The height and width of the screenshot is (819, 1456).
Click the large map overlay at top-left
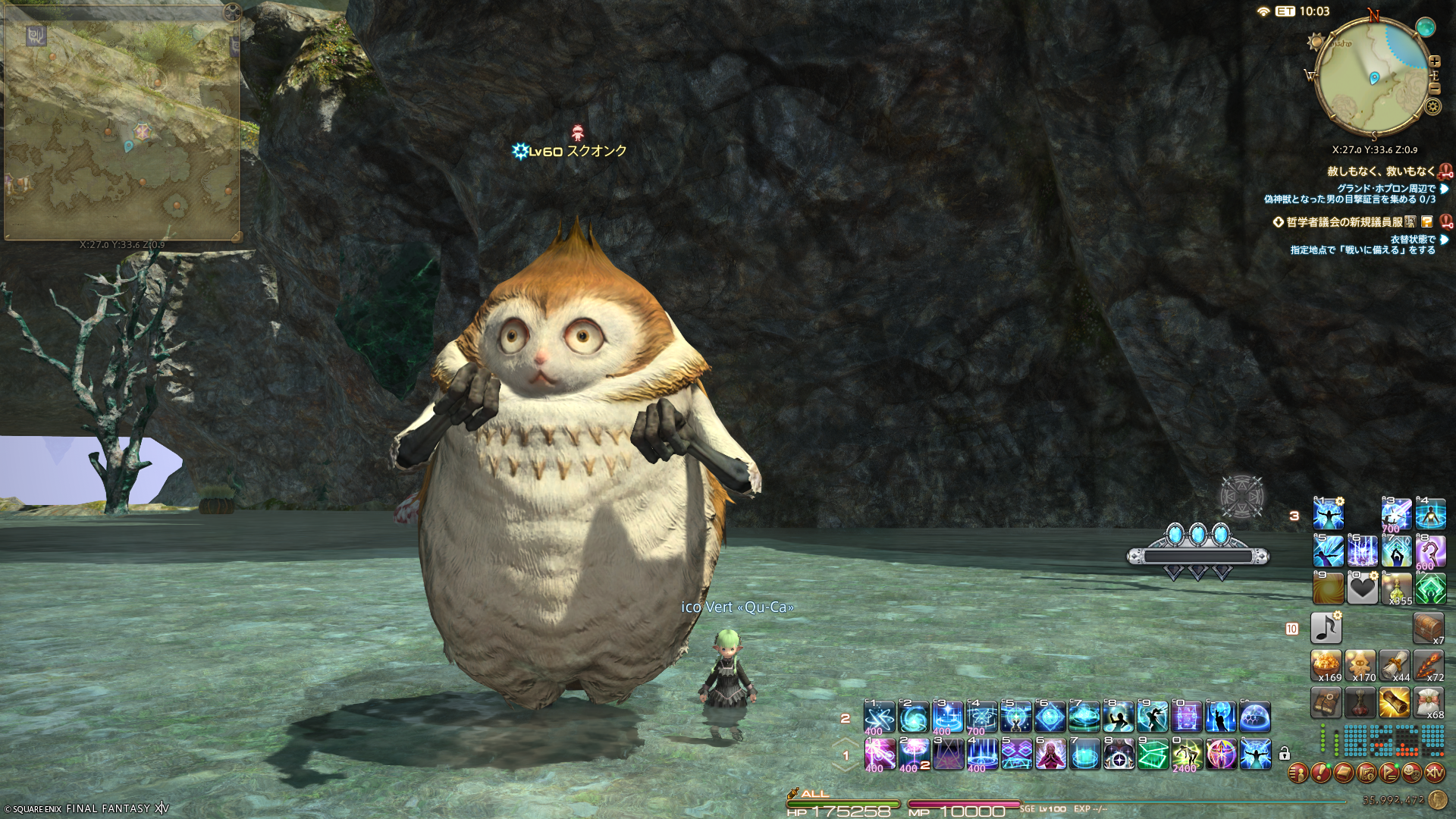point(121,125)
